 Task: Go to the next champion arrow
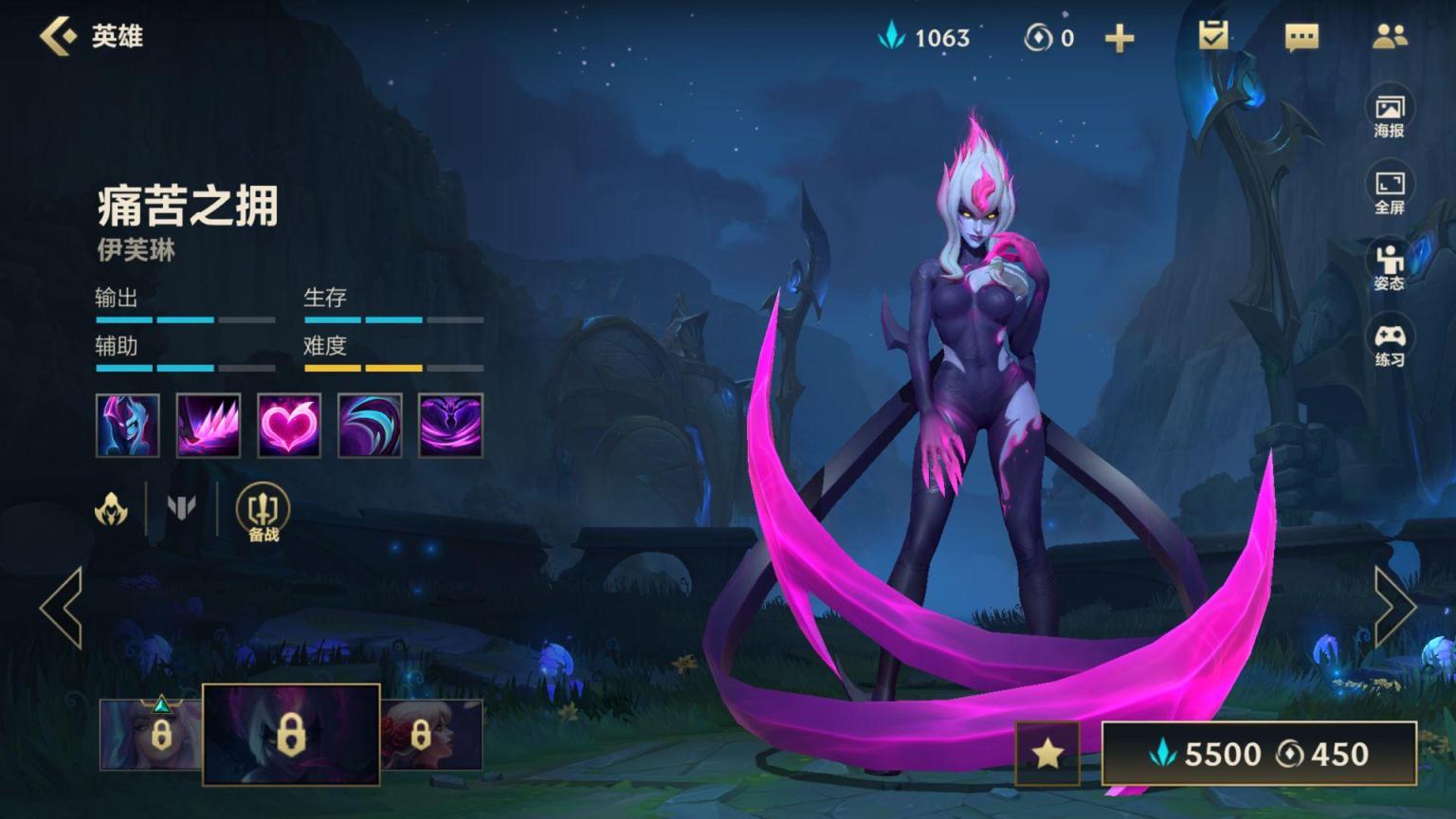point(1394,608)
